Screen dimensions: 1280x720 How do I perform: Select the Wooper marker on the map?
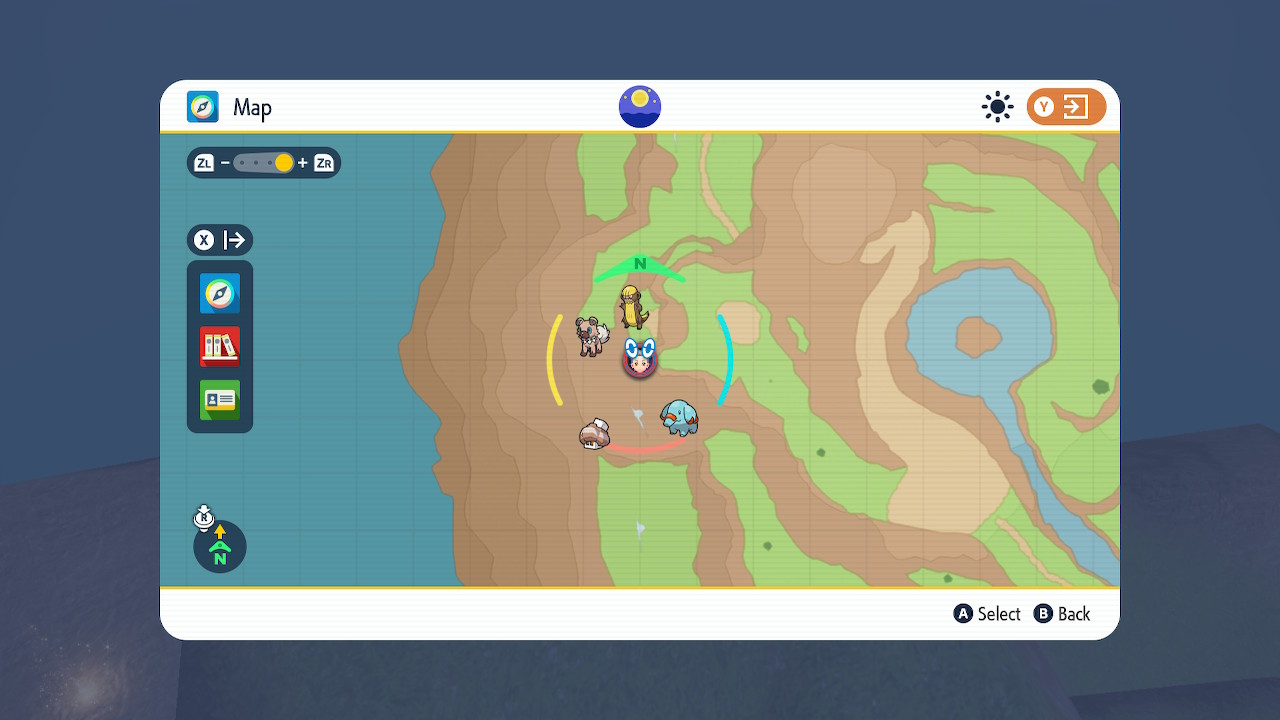(x=678, y=419)
